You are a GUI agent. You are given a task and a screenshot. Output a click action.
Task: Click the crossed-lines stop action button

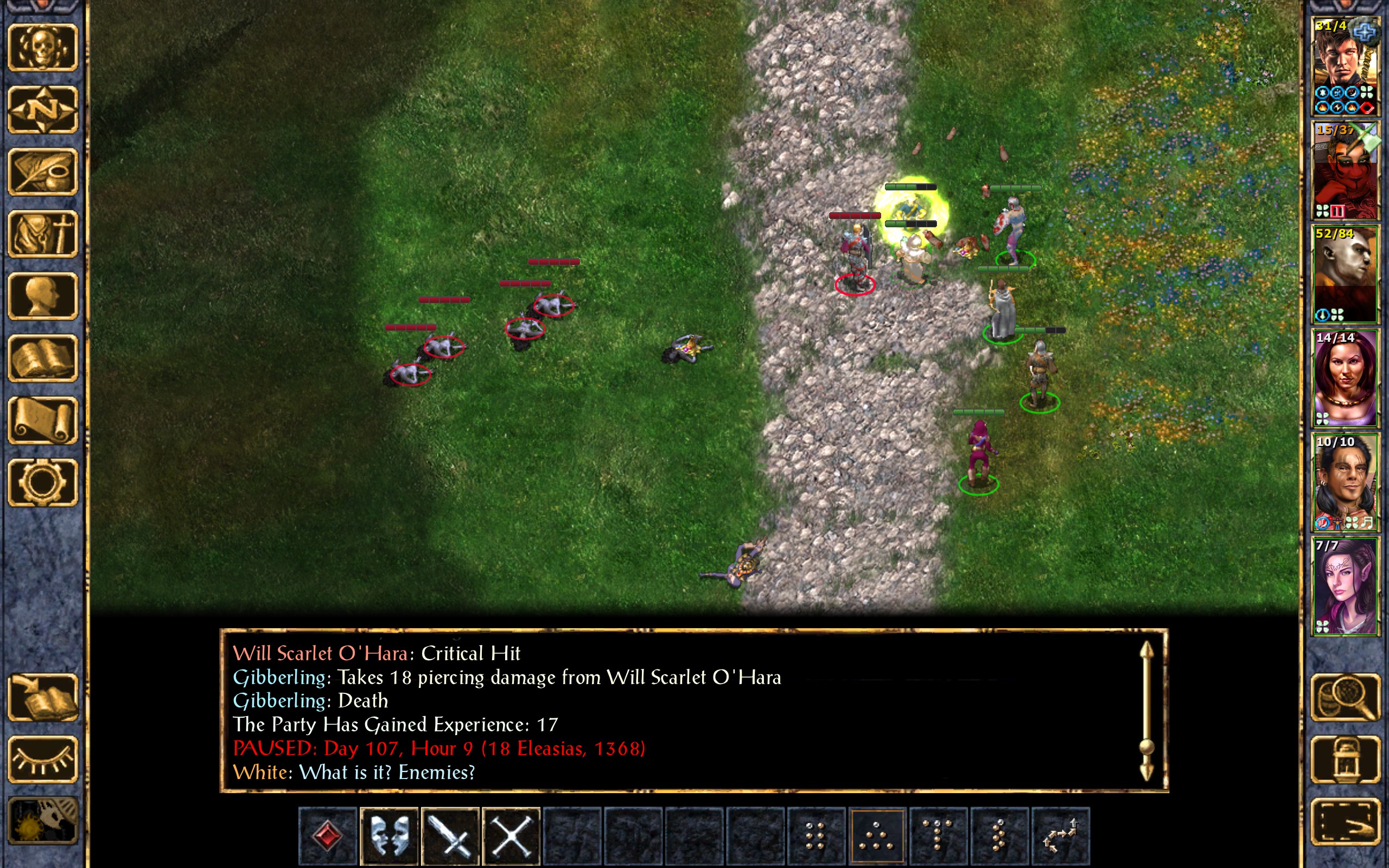pyautogui.click(x=512, y=836)
